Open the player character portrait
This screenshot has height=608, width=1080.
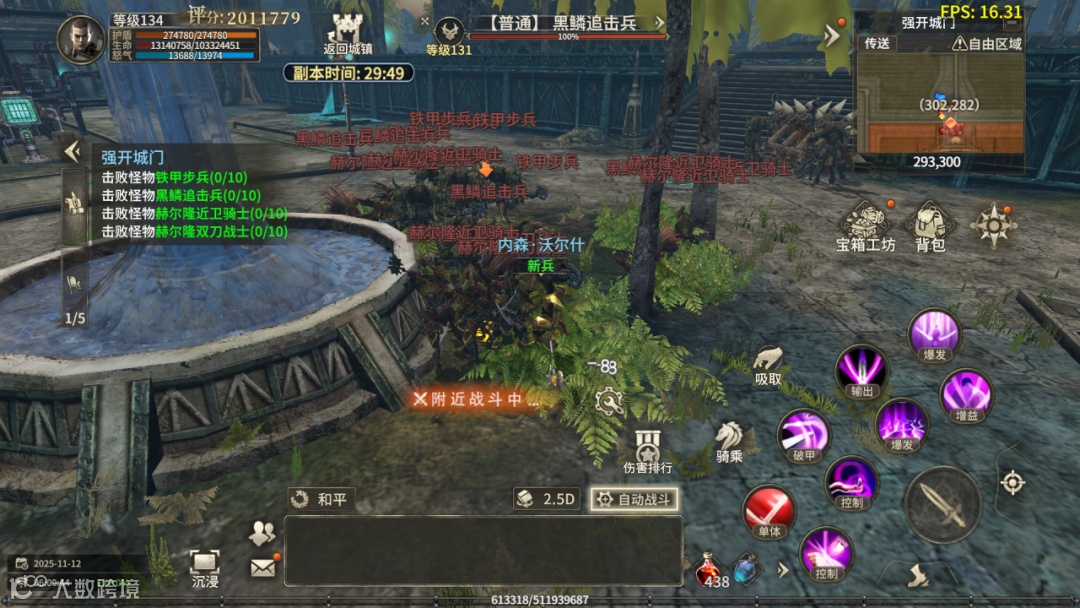pyautogui.click(x=81, y=40)
